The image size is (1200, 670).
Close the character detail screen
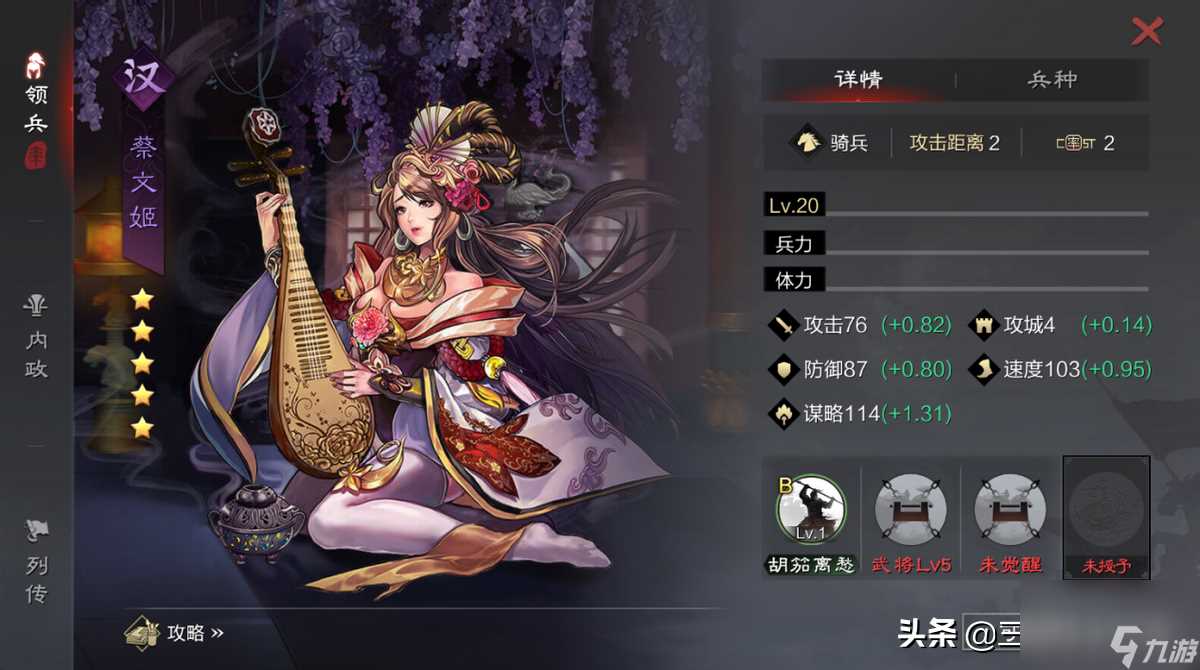tap(1146, 32)
